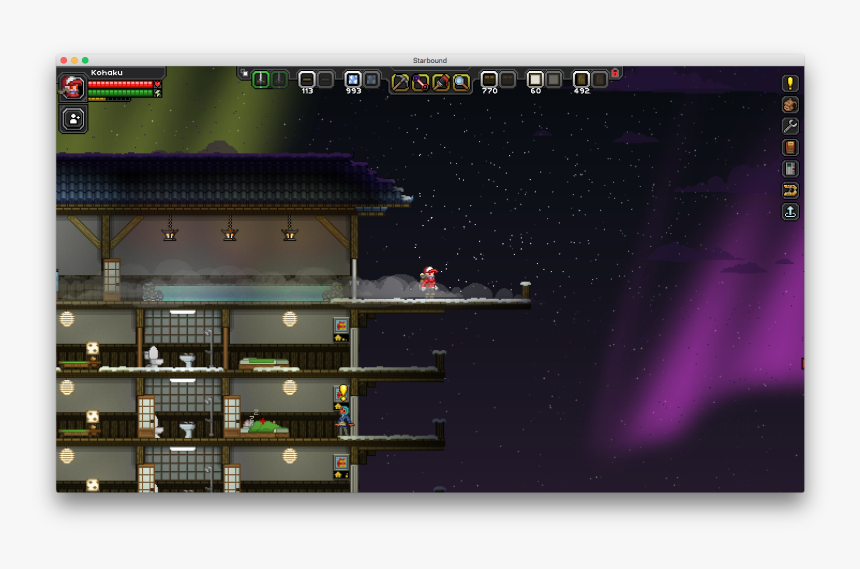Screen dimensions: 860x569
Task: Choose the red paint tool
Action: (440, 82)
